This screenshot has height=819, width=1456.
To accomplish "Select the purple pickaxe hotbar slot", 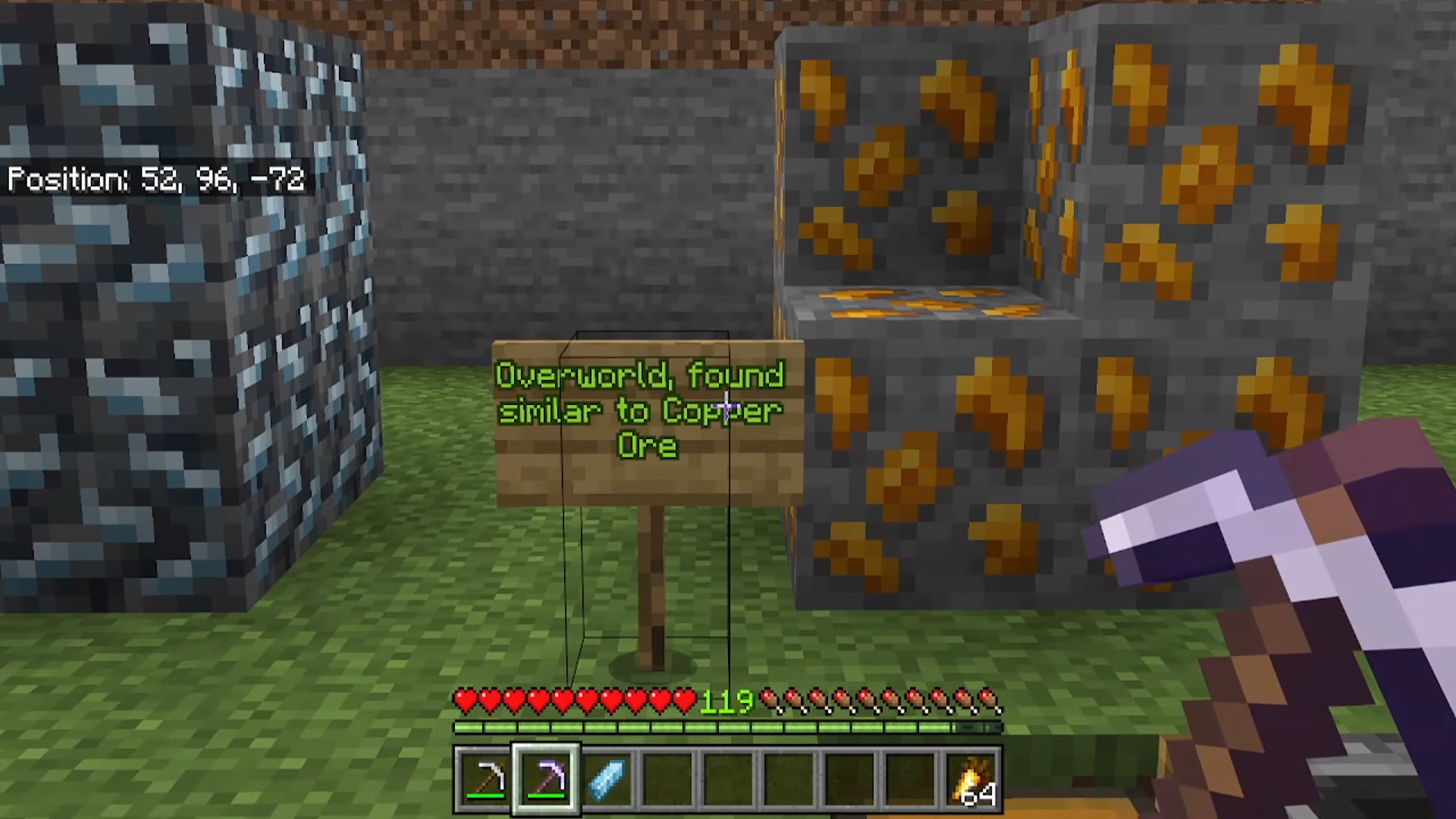I will click(x=546, y=779).
